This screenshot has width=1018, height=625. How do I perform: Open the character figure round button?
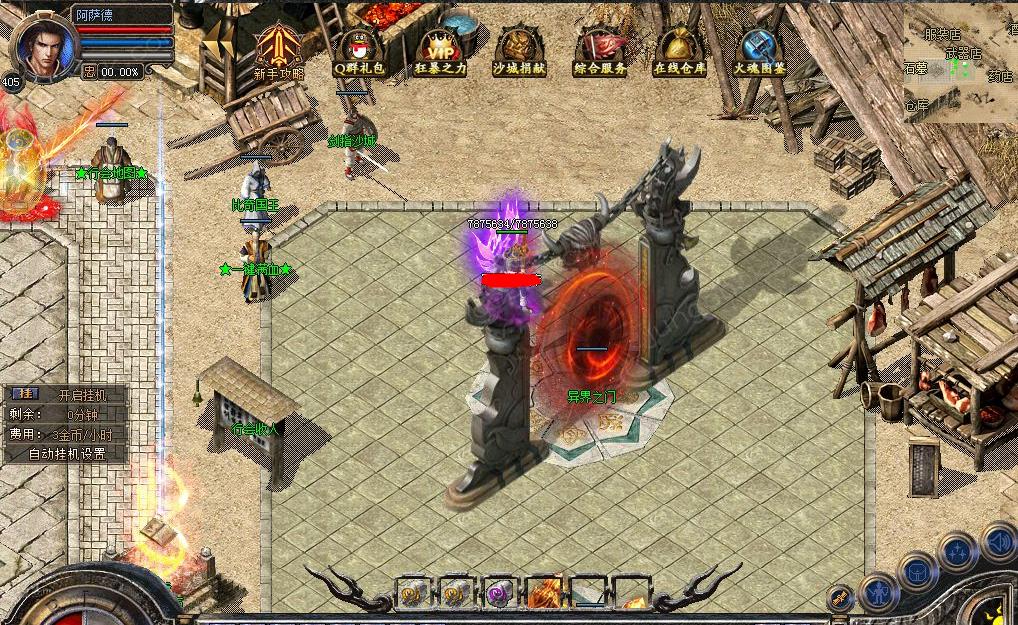(881, 590)
